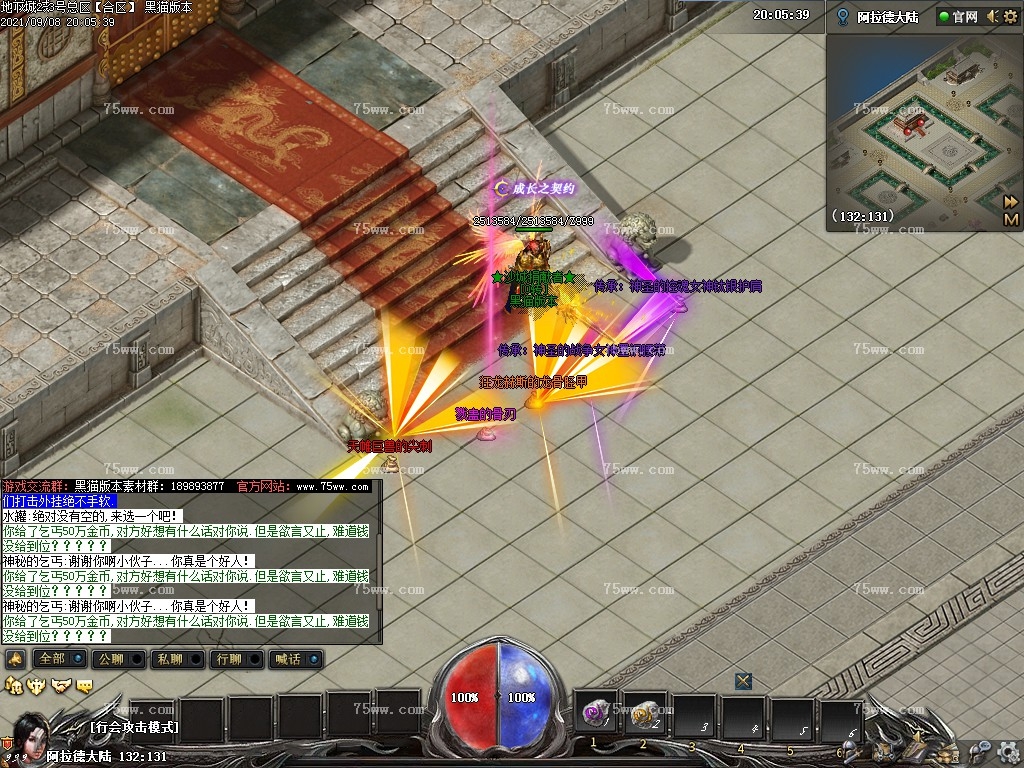Collapse the minimap using the double-arrow button

(1011, 201)
